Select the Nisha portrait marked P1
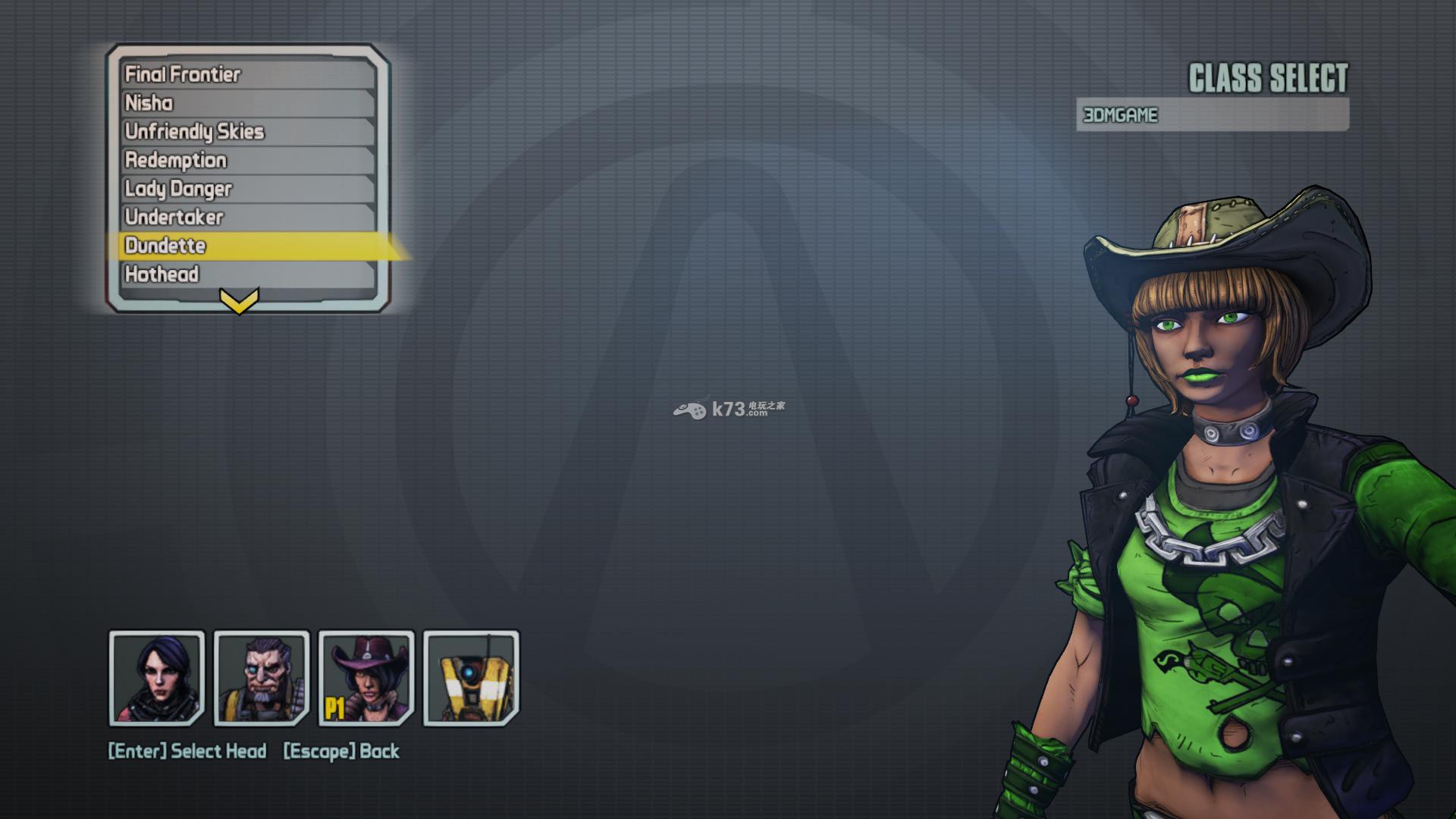1456x819 pixels. [366, 678]
